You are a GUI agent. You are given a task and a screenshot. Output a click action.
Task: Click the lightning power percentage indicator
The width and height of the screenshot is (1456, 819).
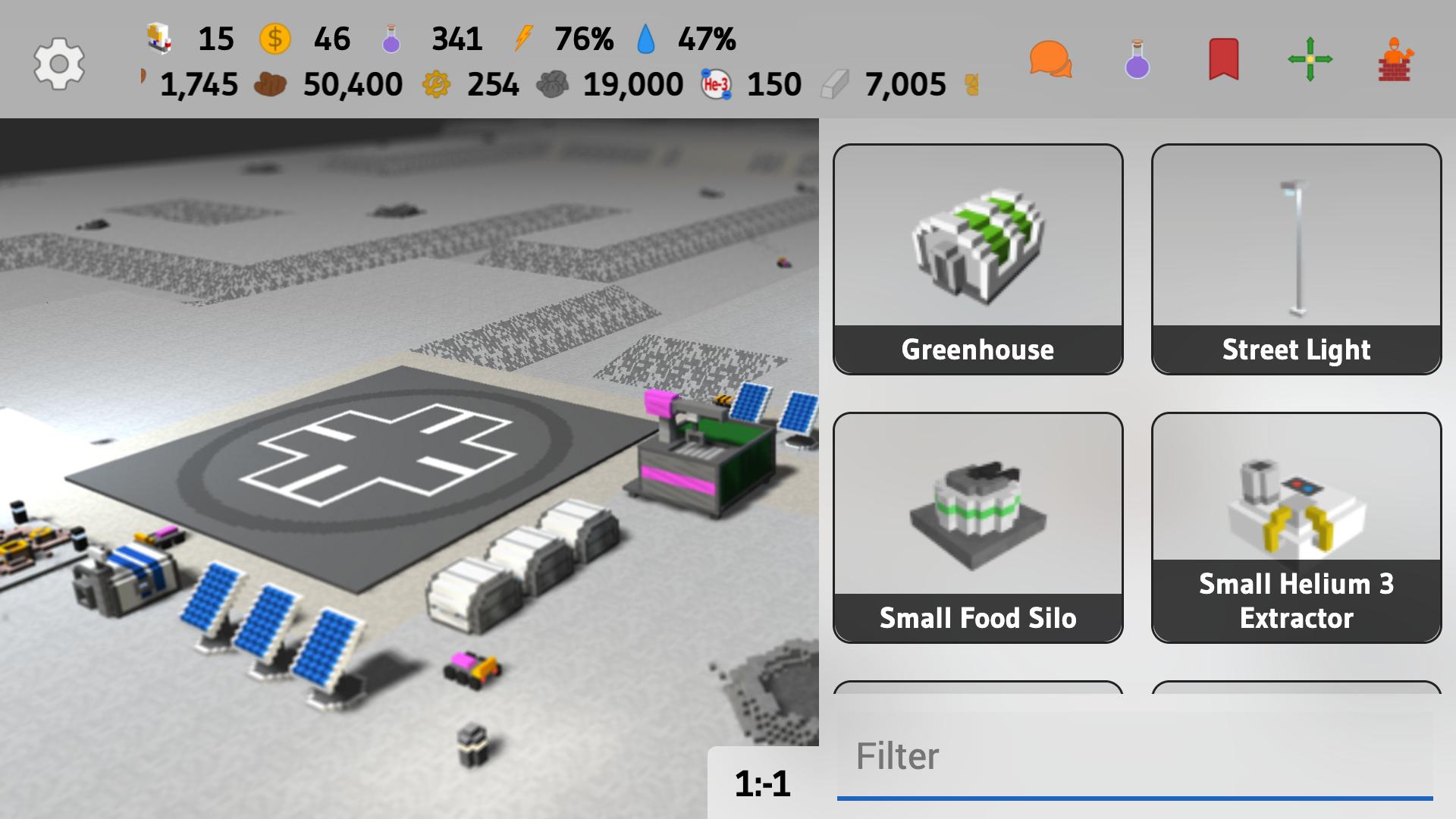523,39
